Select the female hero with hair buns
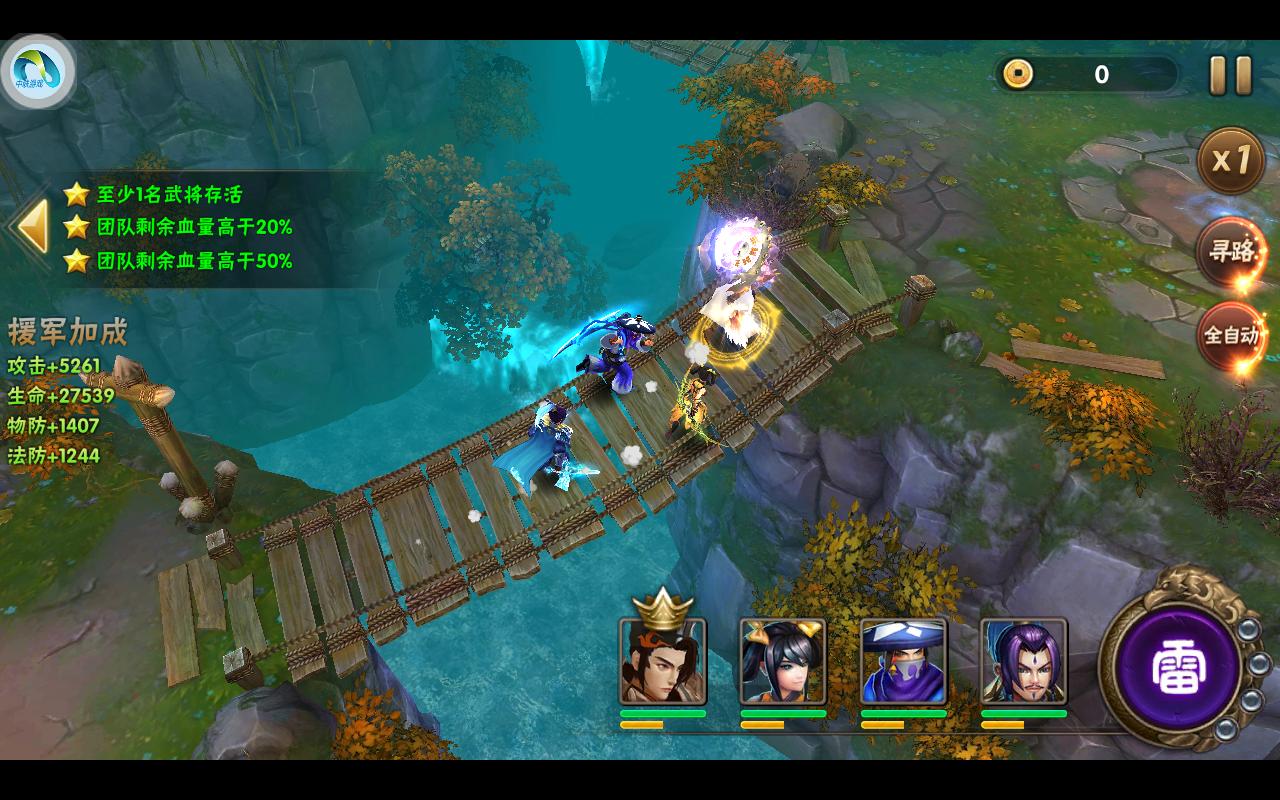Viewport: 1280px width, 800px height. point(783,661)
